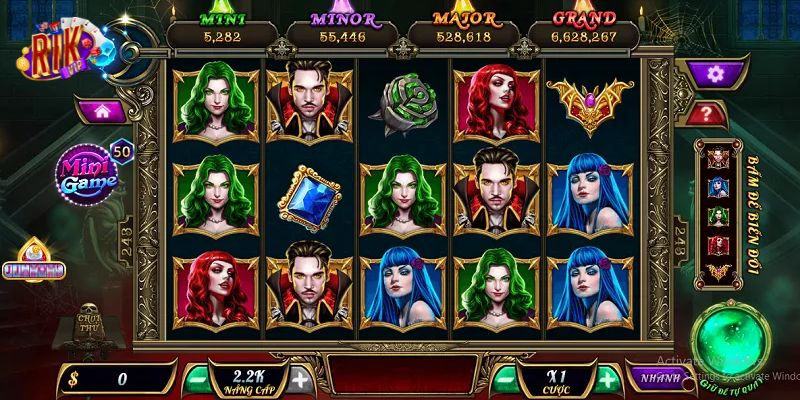Decrease the Nâng Cấp level with minus

(x=198, y=378)
